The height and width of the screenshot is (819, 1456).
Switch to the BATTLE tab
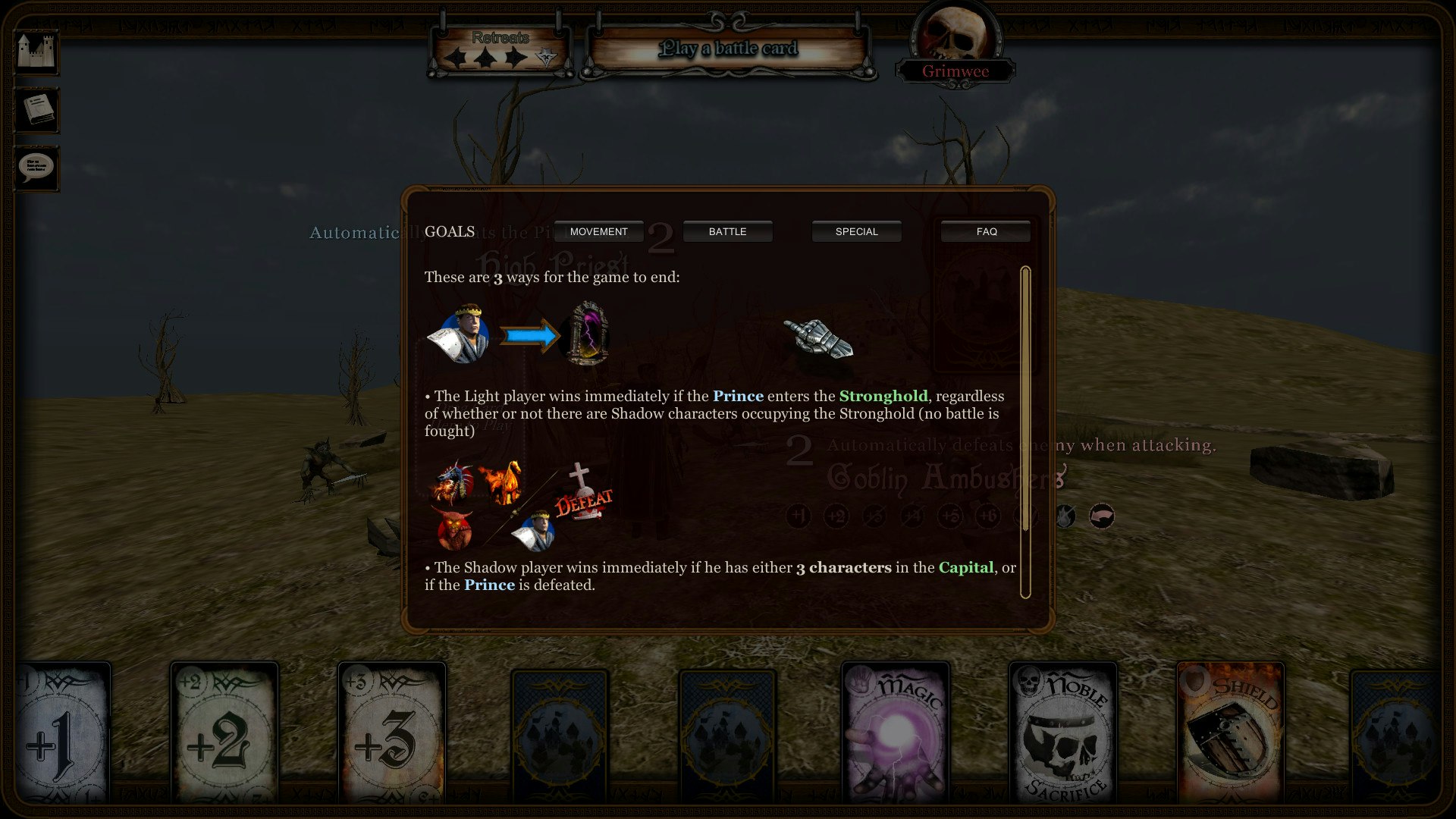pos(727,231)
